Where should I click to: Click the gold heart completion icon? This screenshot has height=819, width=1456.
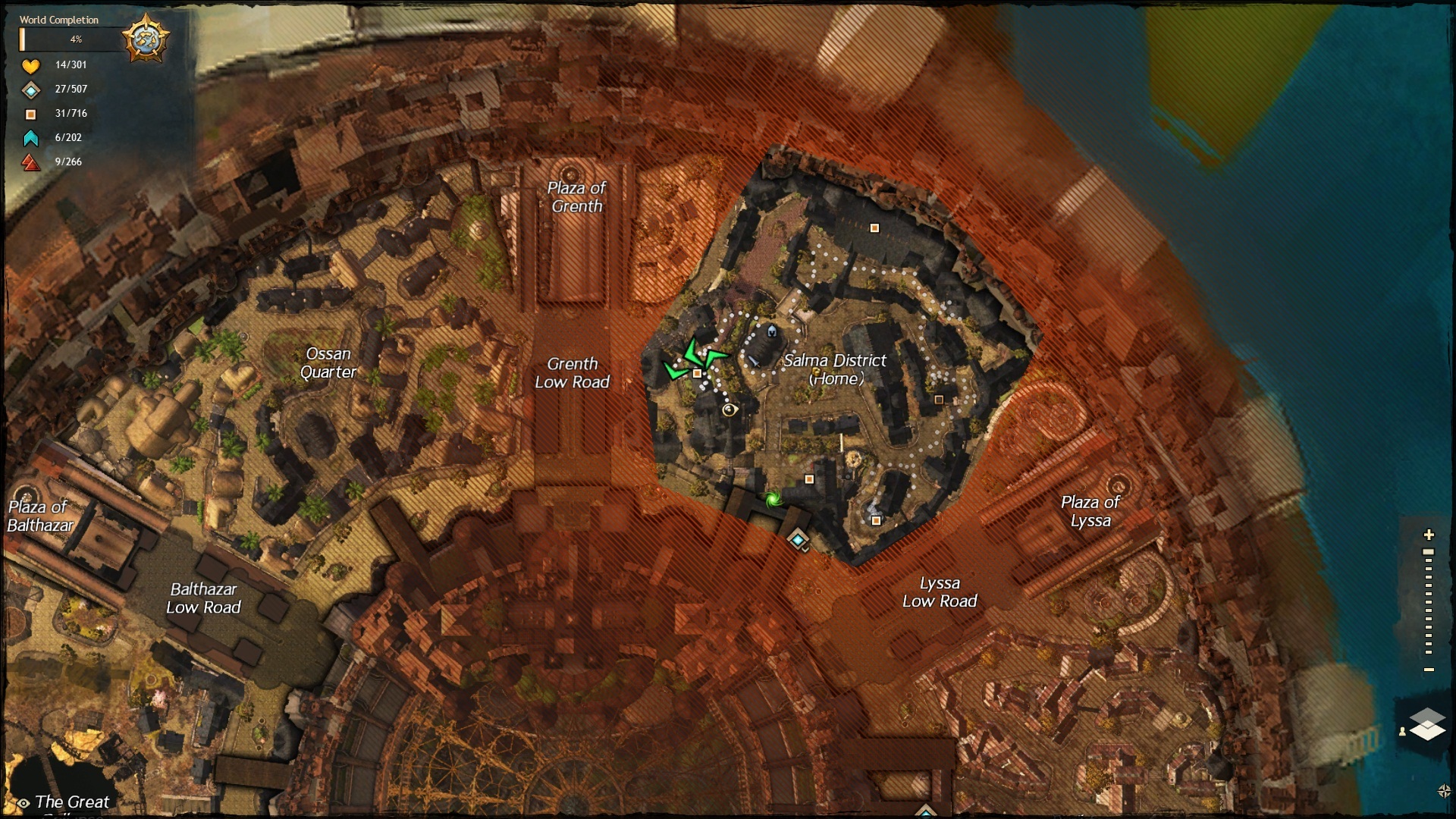(30, 66)
